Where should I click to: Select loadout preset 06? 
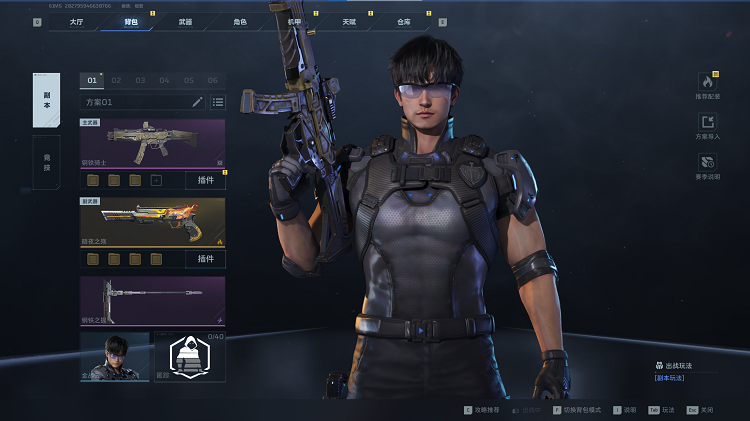tap(212, 80)
